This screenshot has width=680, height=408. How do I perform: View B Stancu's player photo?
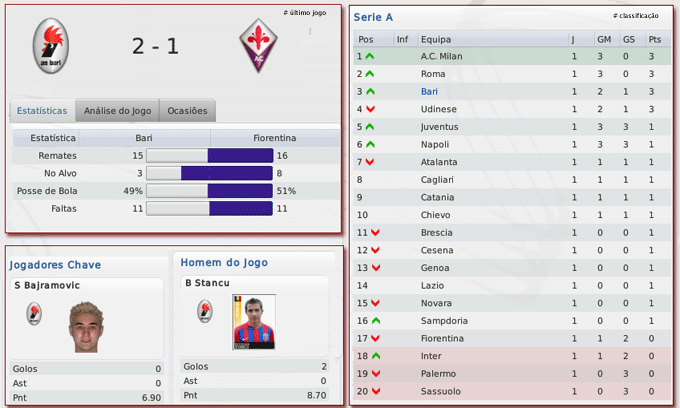[x=254, y=320]
